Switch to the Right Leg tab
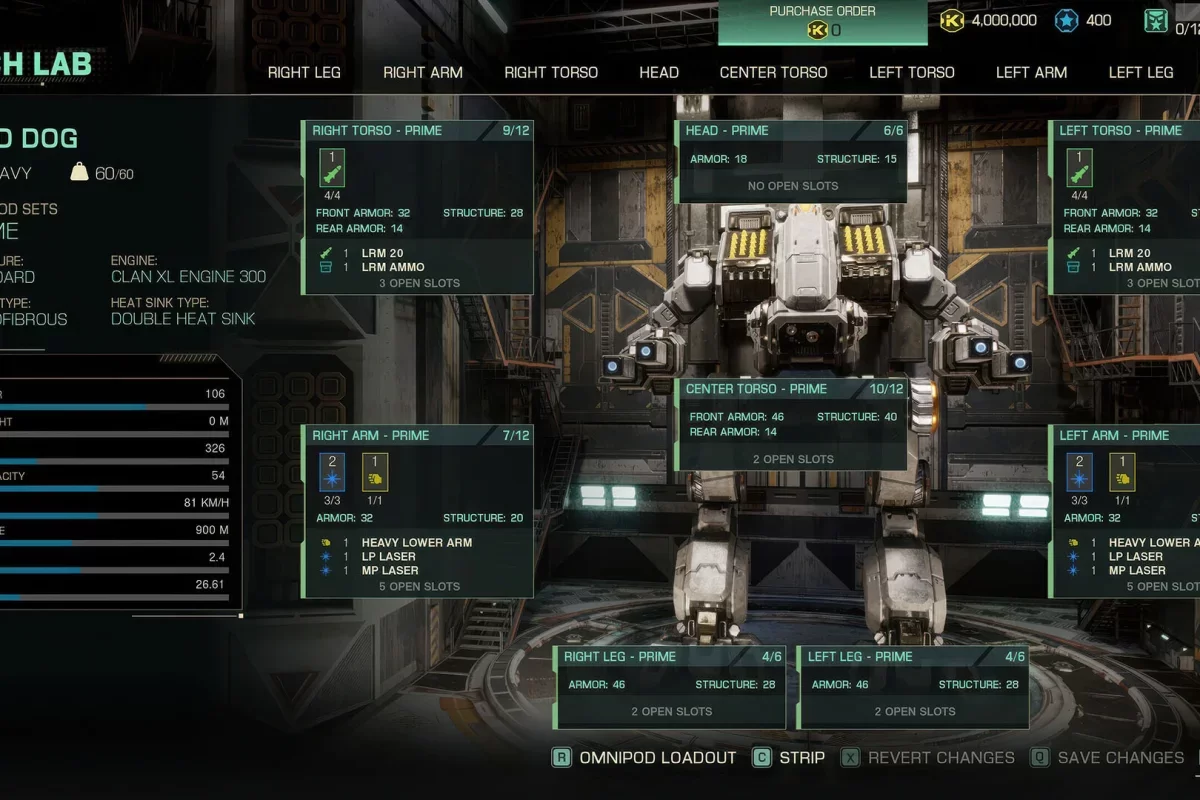The height and width of the screenshot is (800, 1200). 304,72
